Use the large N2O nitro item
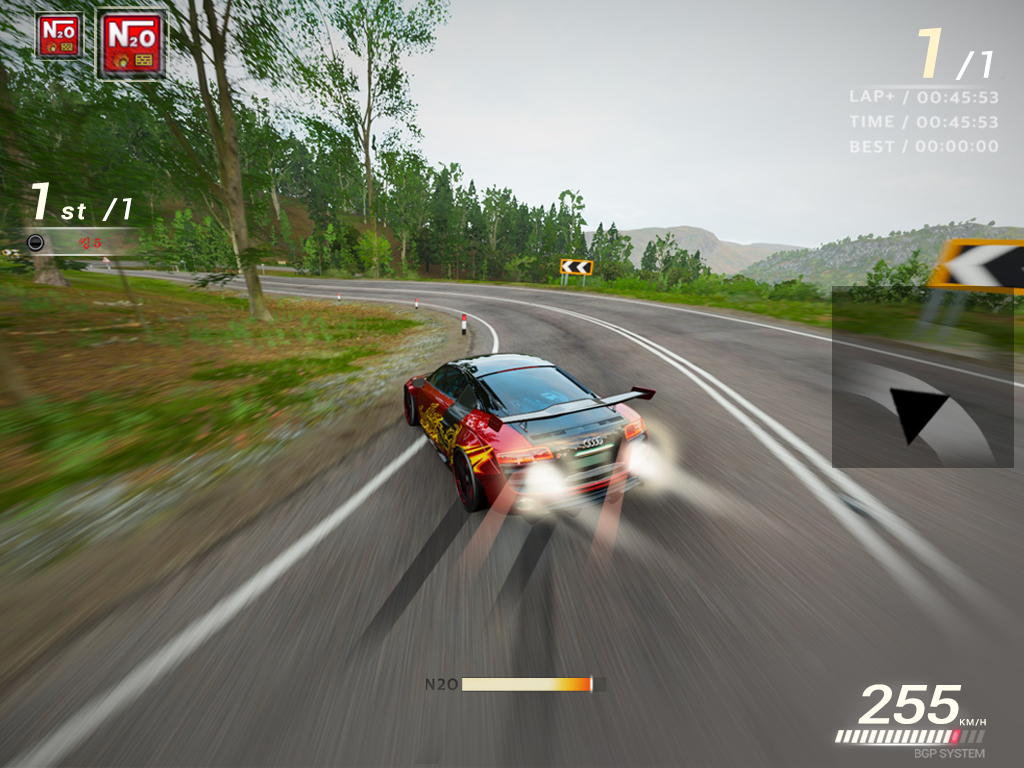This screenshot has height=768, width=1024. tap(131, 44)
